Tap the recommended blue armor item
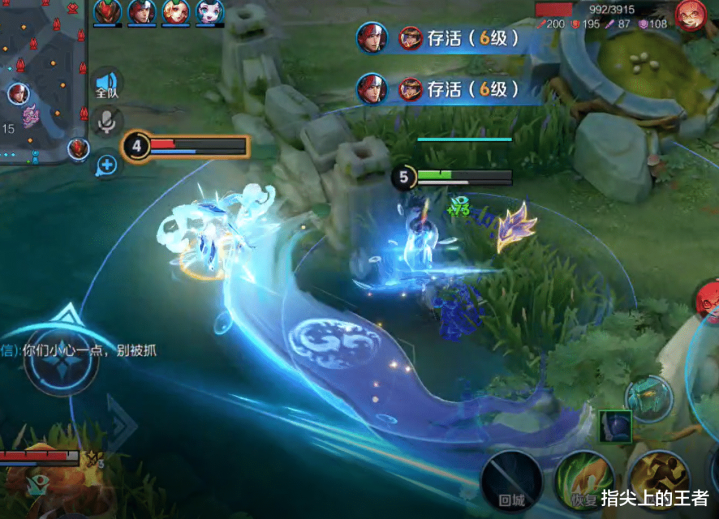Viewport: 719px width, 519px height. coord(615,426)
